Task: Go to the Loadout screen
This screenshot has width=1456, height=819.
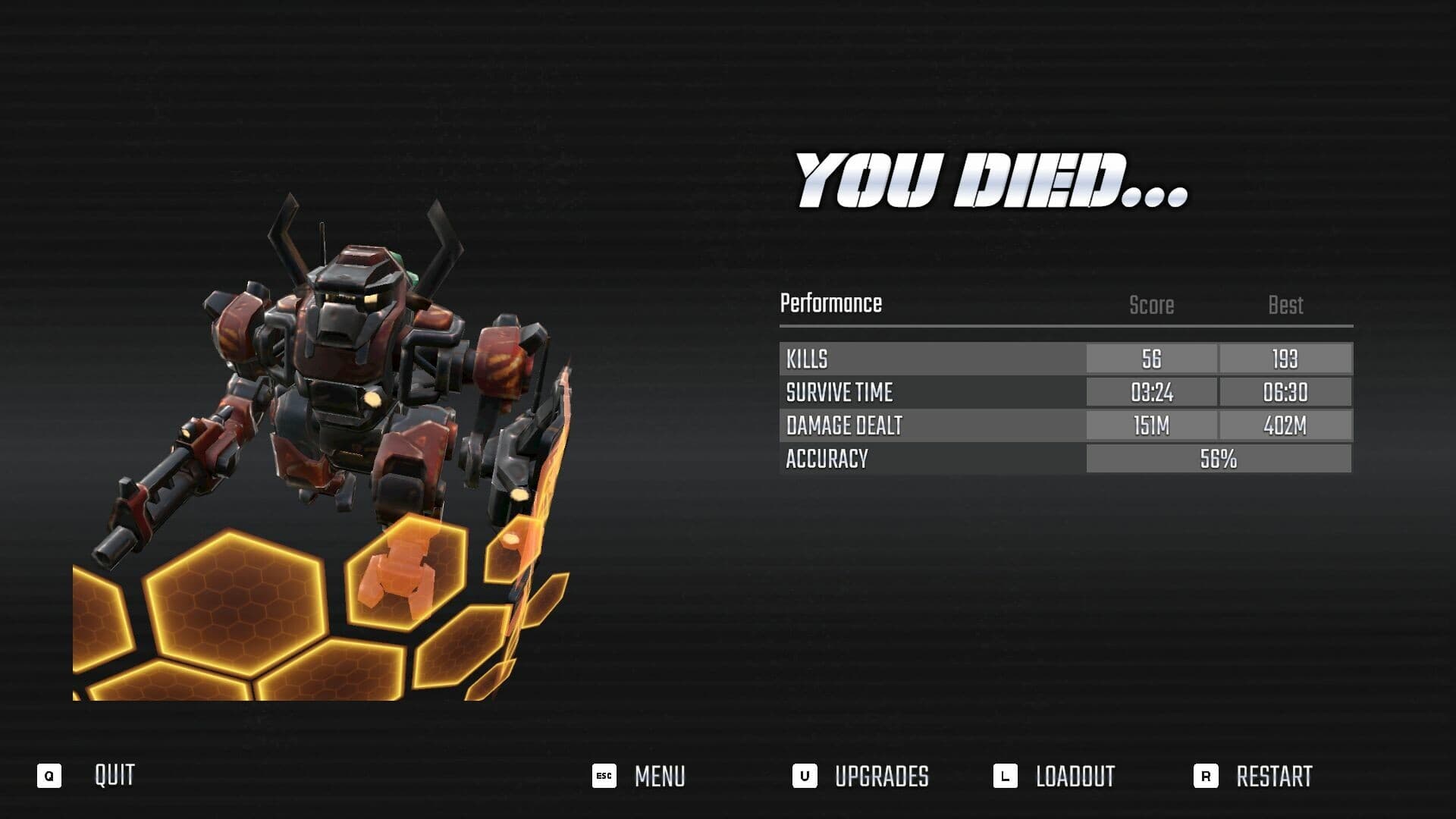Action: [1074, 777]
